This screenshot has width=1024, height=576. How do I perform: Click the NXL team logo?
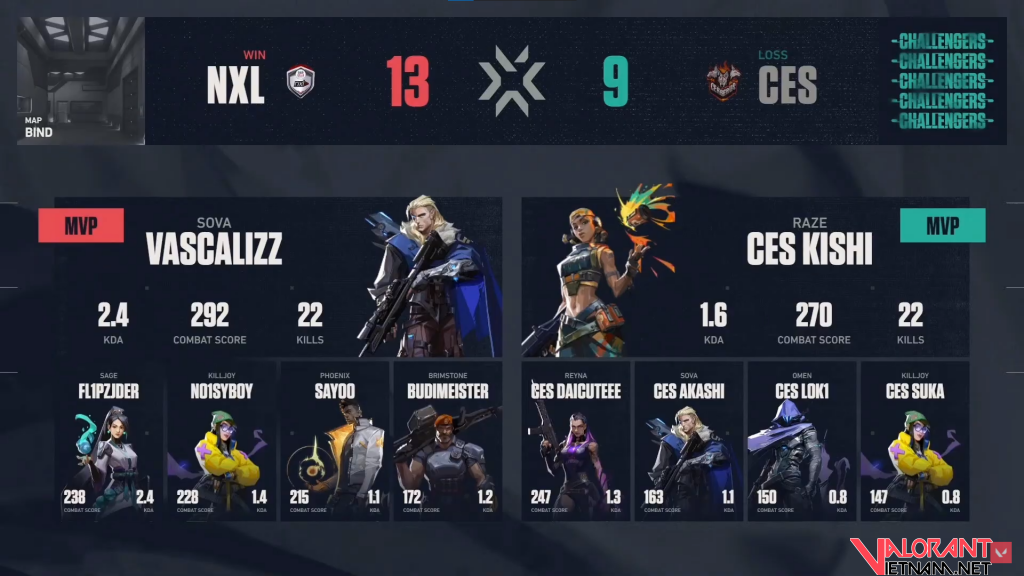tap(301, 84)
